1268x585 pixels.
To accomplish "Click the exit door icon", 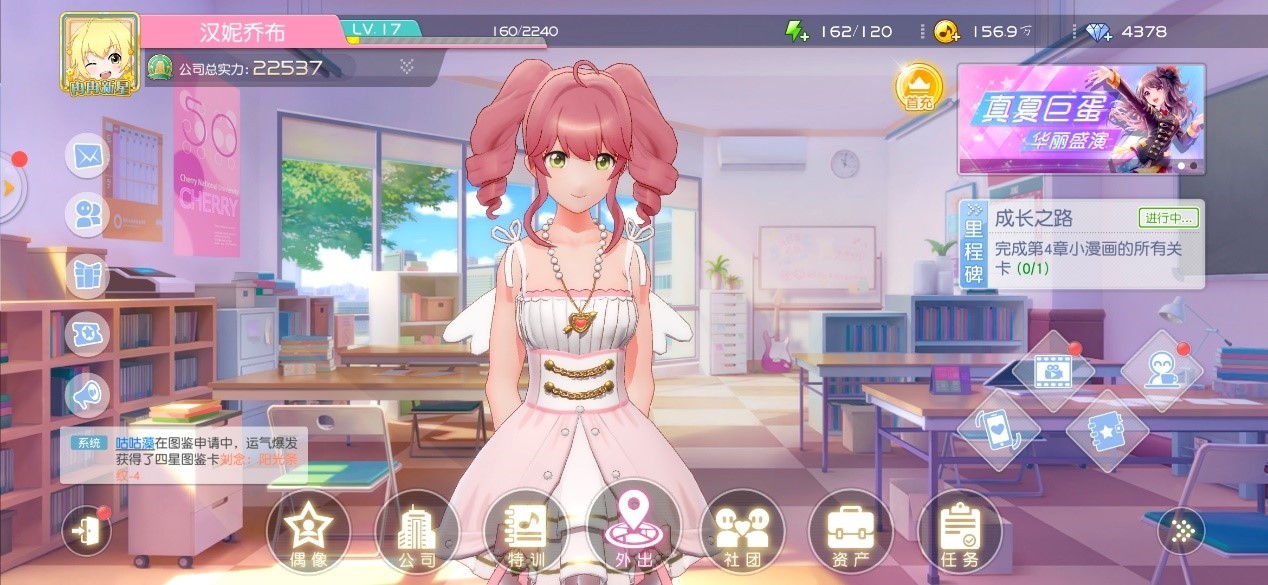I will click(x=87, y=531).
